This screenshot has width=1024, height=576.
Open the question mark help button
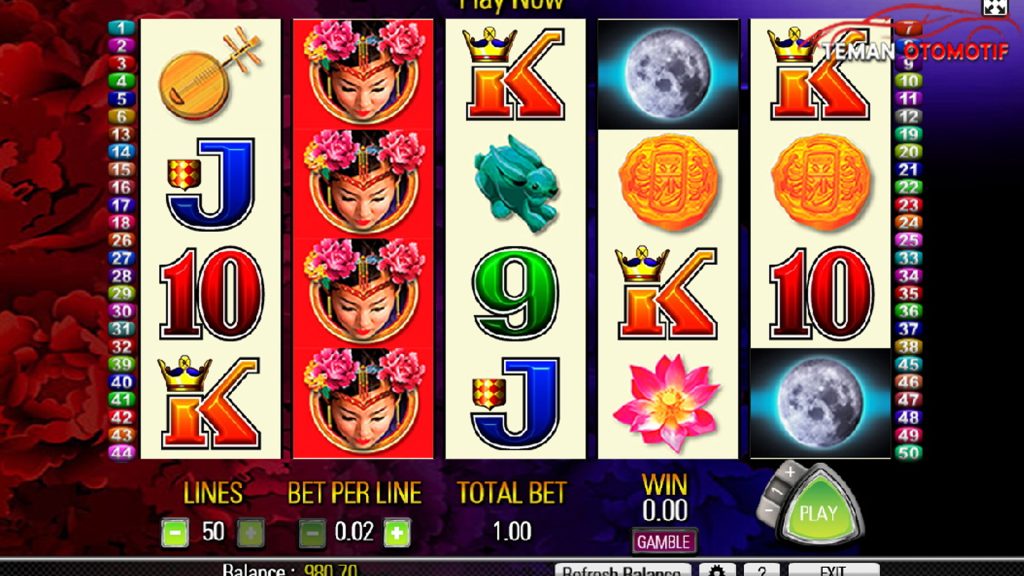(x=761, y=570)
